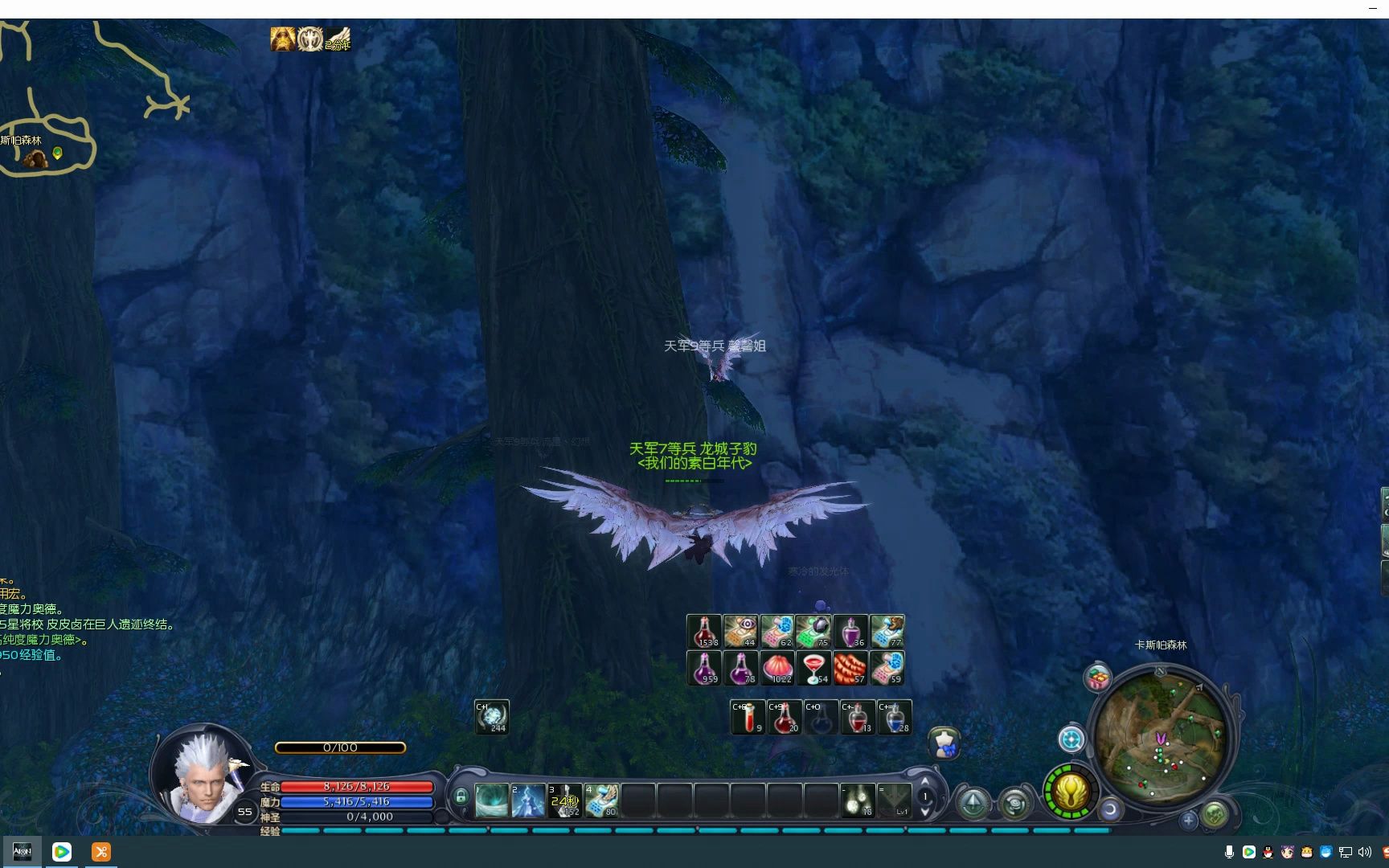
Task: Activate the glowing orb item with 244
Action: coord(492,717)
